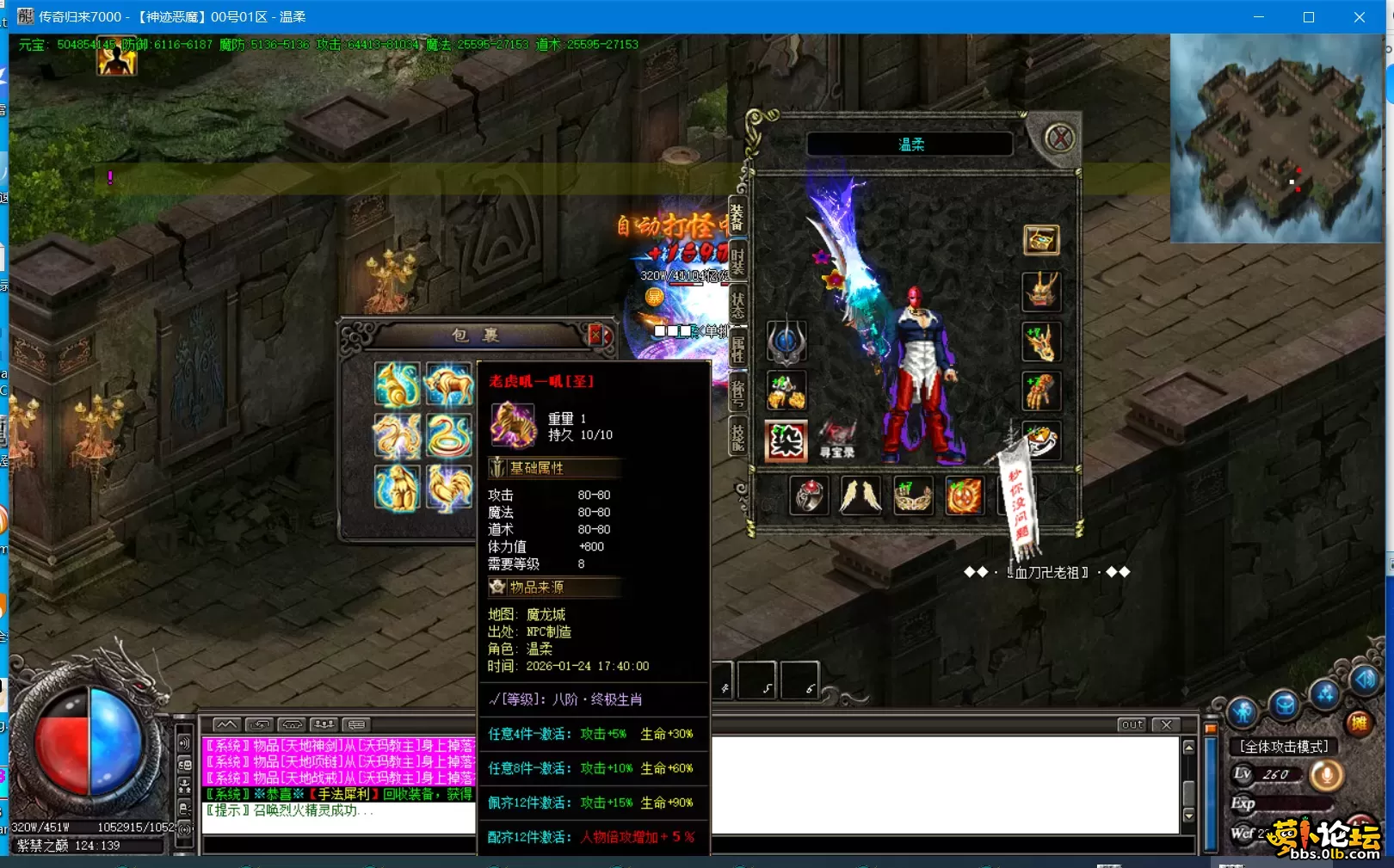Click the group members icon on the chat toolbar

pos(324,724)
